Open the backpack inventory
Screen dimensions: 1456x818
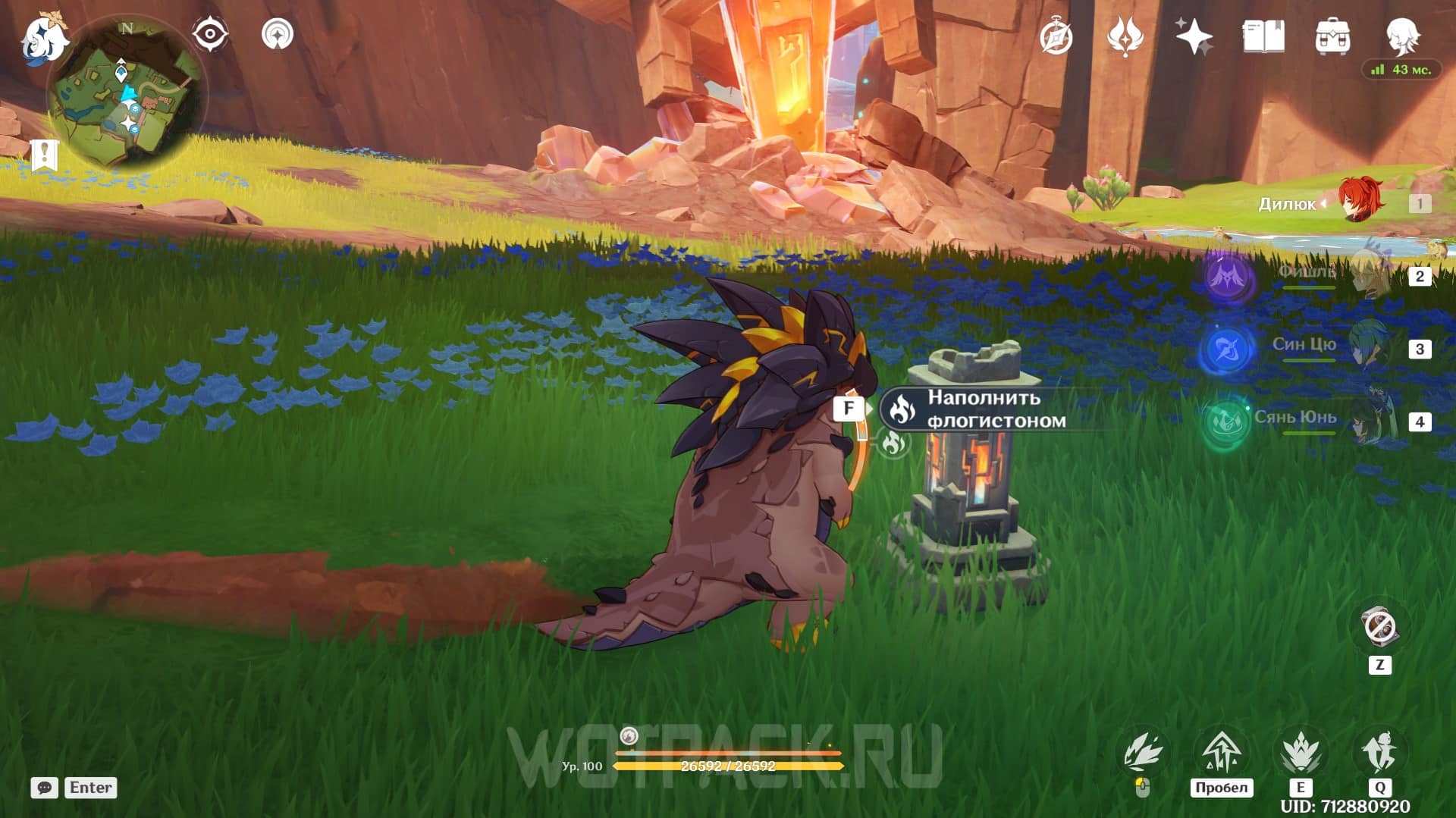click(x=1332, y=36)
